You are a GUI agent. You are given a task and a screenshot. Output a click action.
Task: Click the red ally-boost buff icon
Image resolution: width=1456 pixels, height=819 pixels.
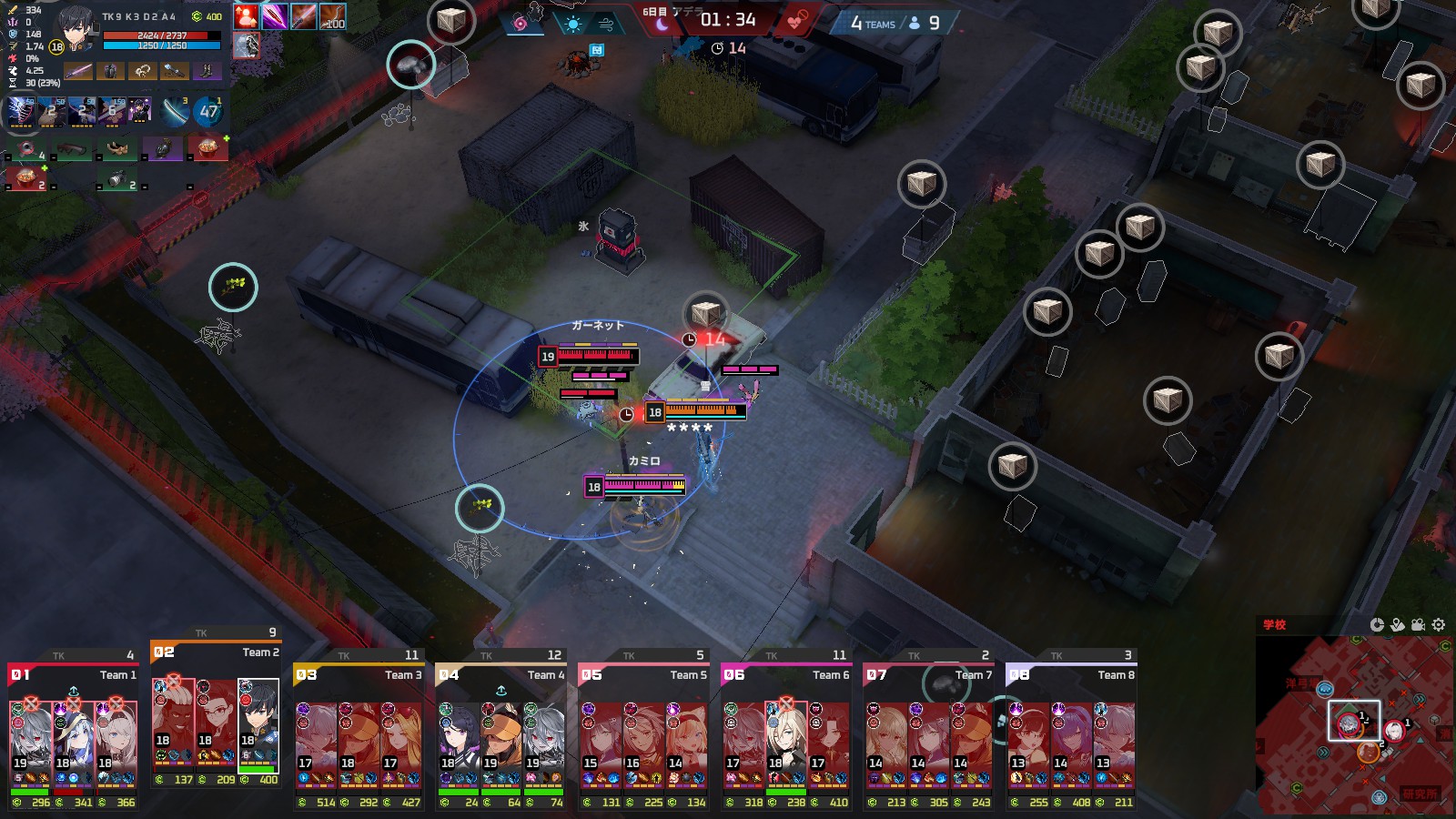246,16
